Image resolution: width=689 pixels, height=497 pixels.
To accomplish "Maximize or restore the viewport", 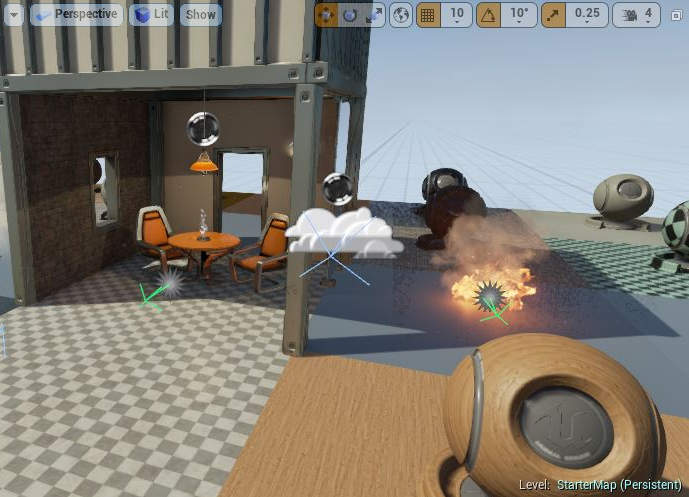I will pos(675,15).
